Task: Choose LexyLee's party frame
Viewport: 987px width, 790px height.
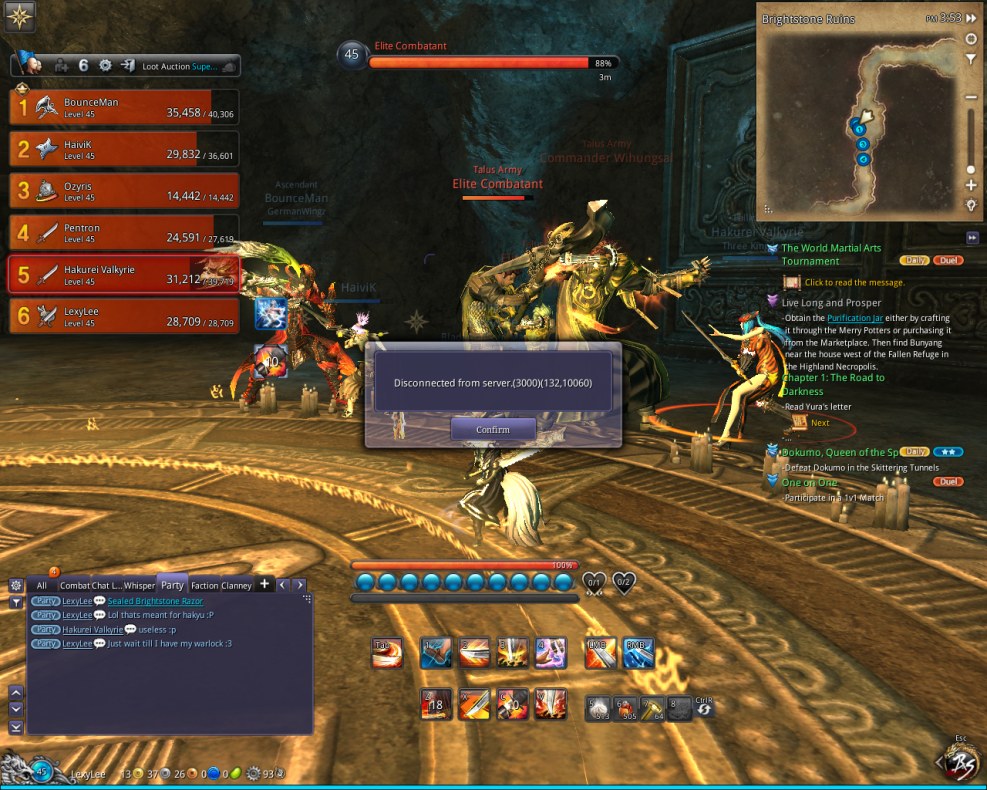Action: (x=124, y=316)
